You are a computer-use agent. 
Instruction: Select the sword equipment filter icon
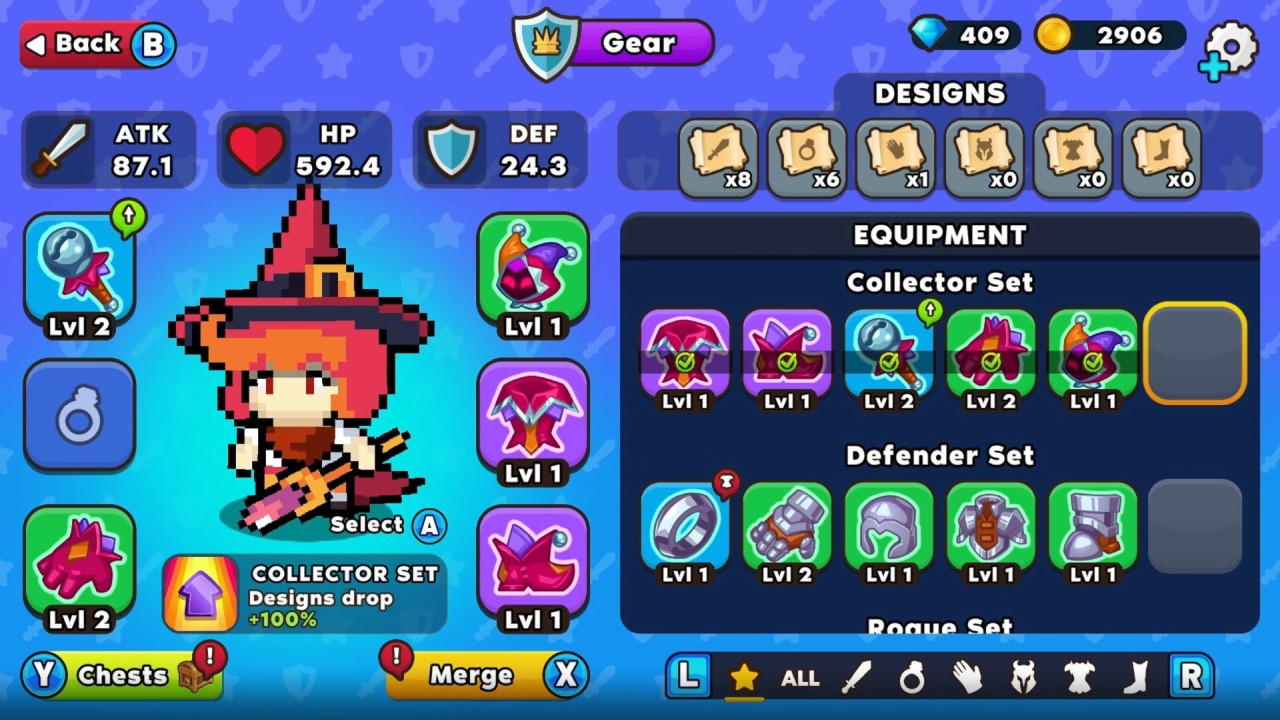(x=858, y=678)
